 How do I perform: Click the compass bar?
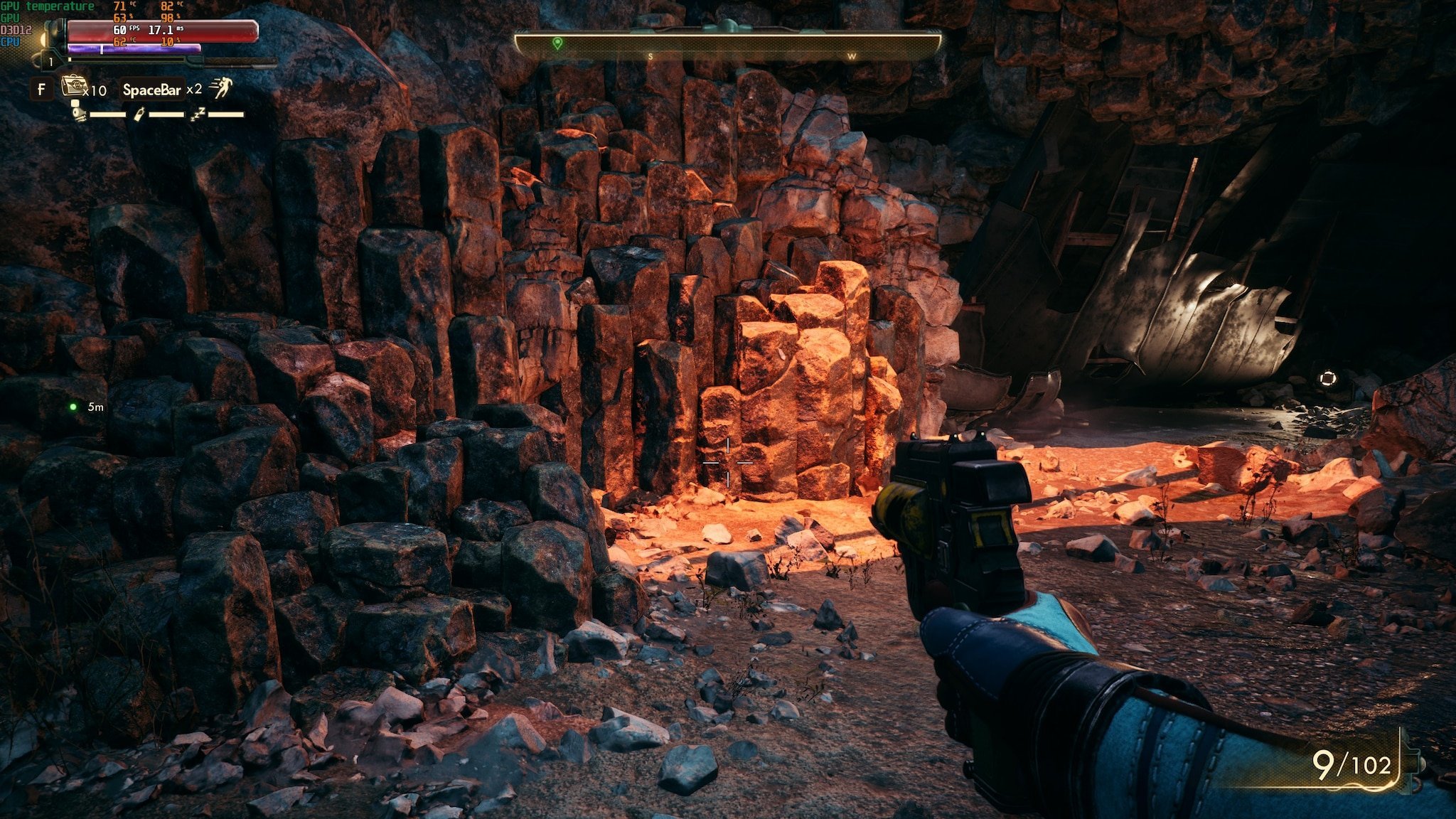pyautogui.click(x=728, y=45)
